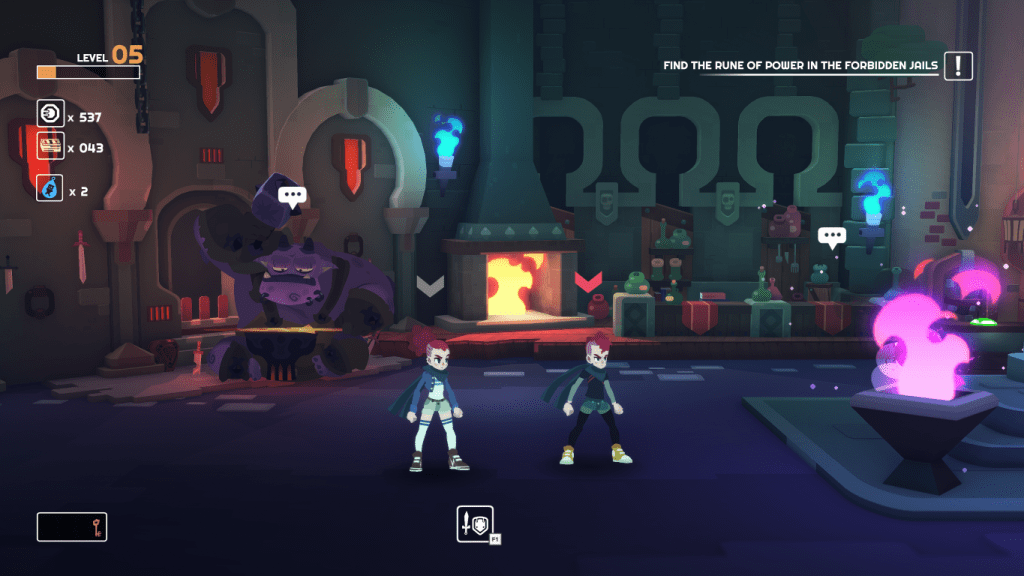Viewport: 1024px width, 576px height.
Task: Open the sword and shield equipment icon
Action: [x=475, y=523]
